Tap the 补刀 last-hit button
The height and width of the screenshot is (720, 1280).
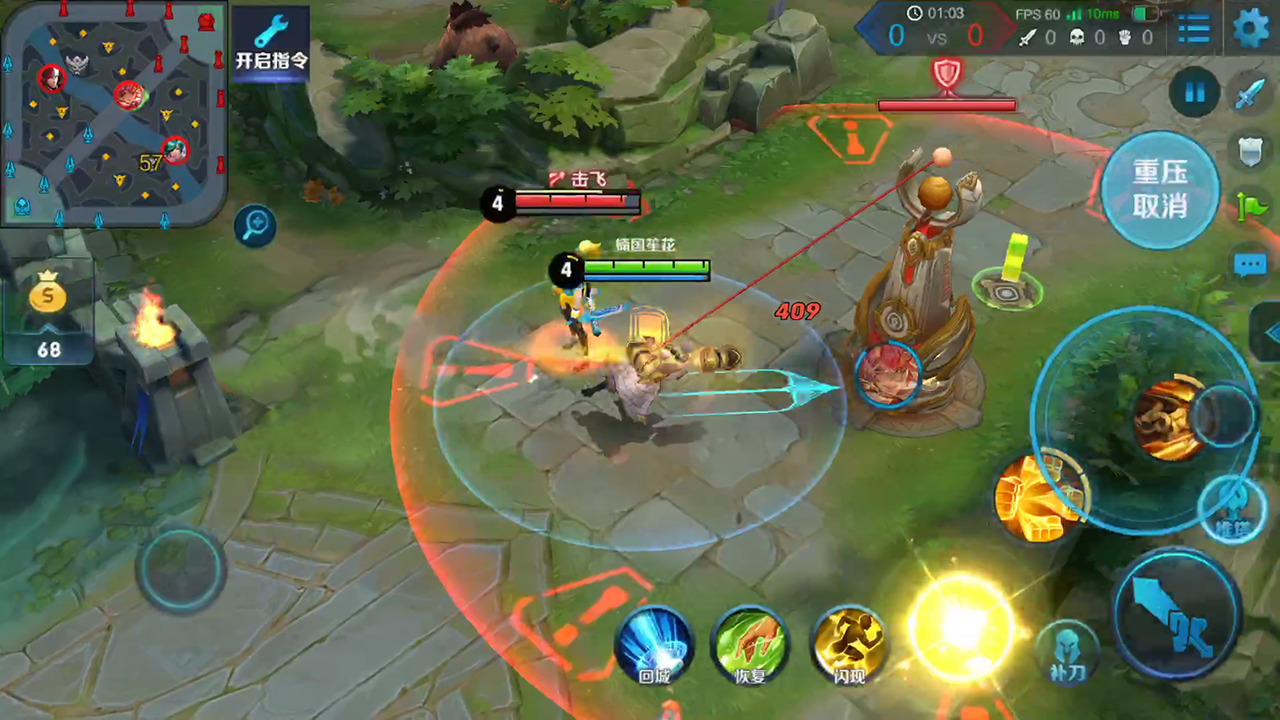click(x=1068, y=652)
